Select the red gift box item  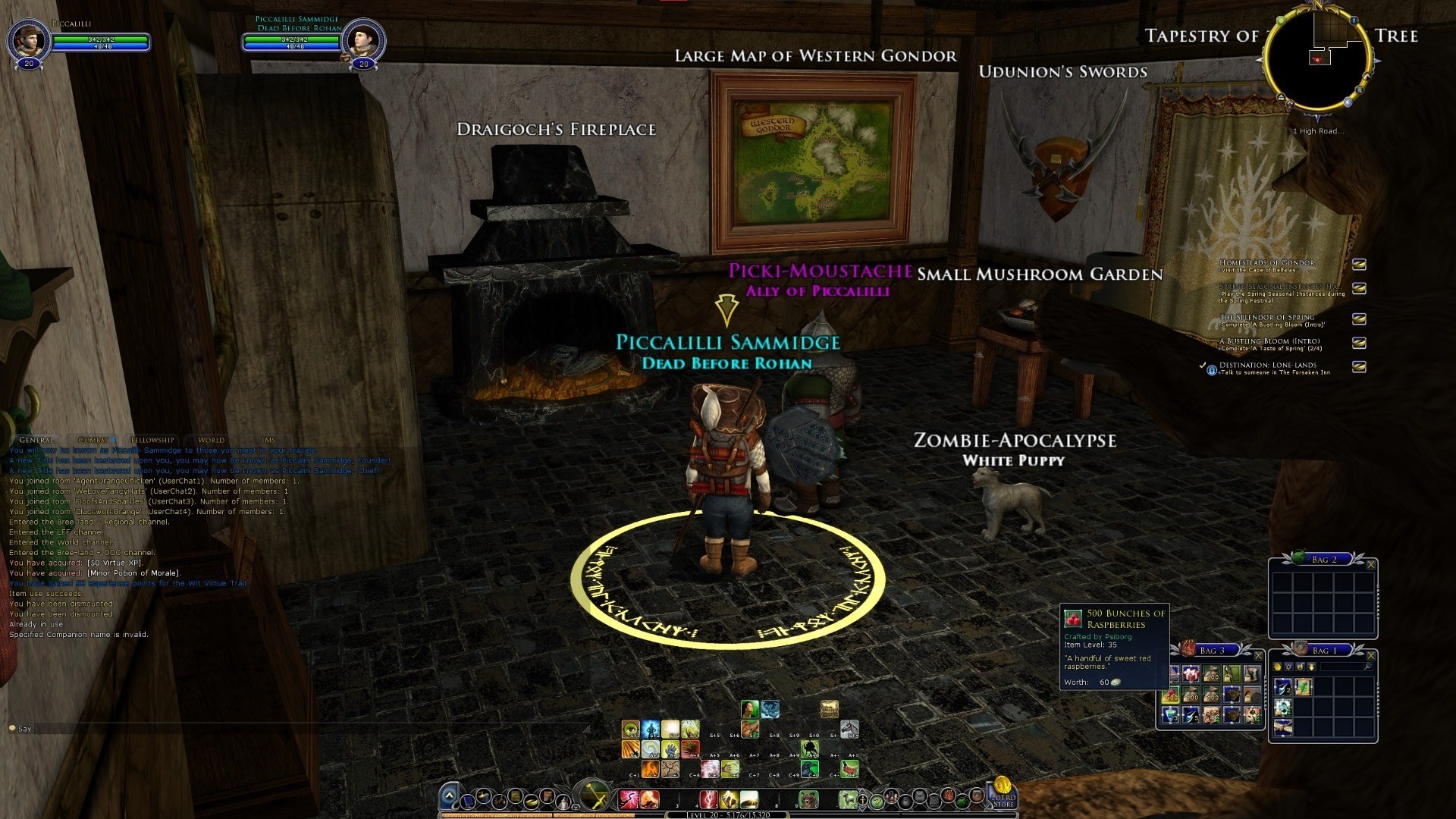pyautogui.click(x=1191, y=674)
